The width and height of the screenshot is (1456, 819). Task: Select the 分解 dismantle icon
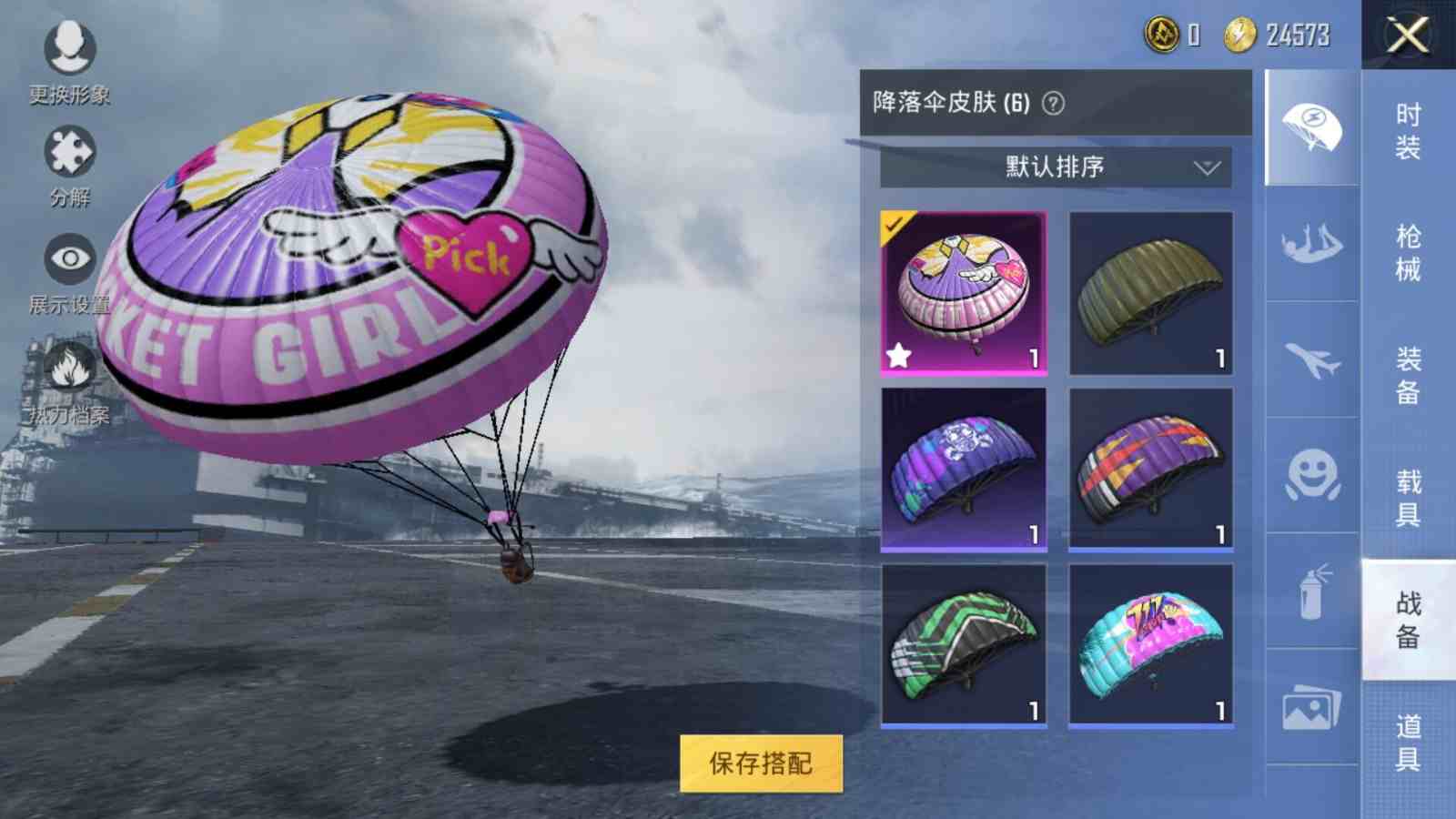(68, 150)
